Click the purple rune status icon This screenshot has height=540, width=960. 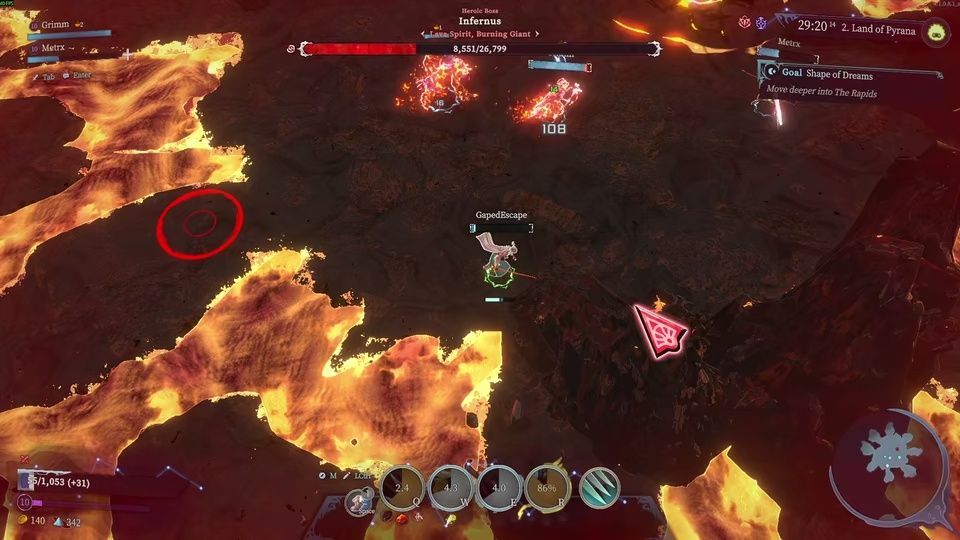(x=762, y=21)
